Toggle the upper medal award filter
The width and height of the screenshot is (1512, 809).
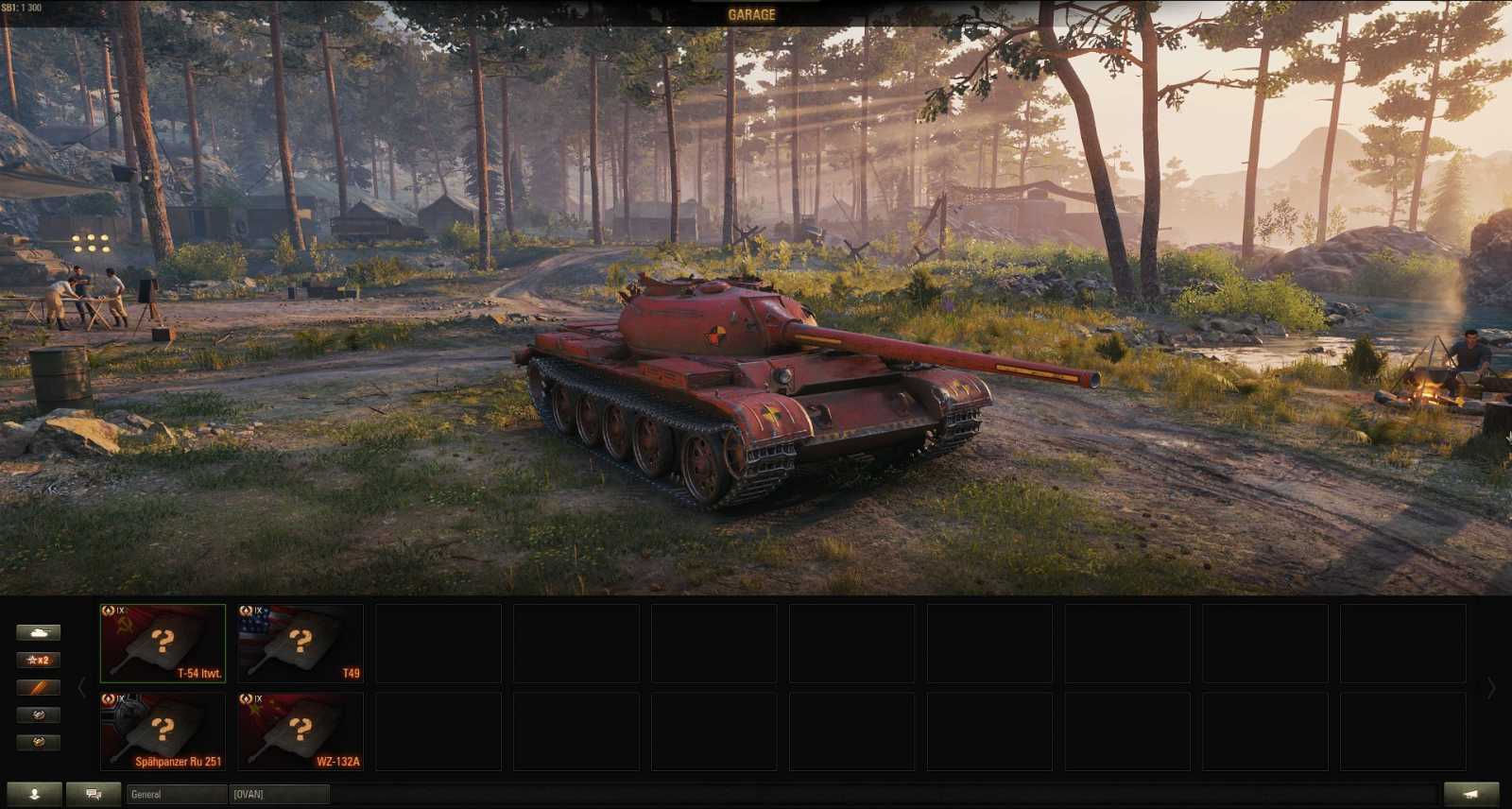(x=38, y=716)
